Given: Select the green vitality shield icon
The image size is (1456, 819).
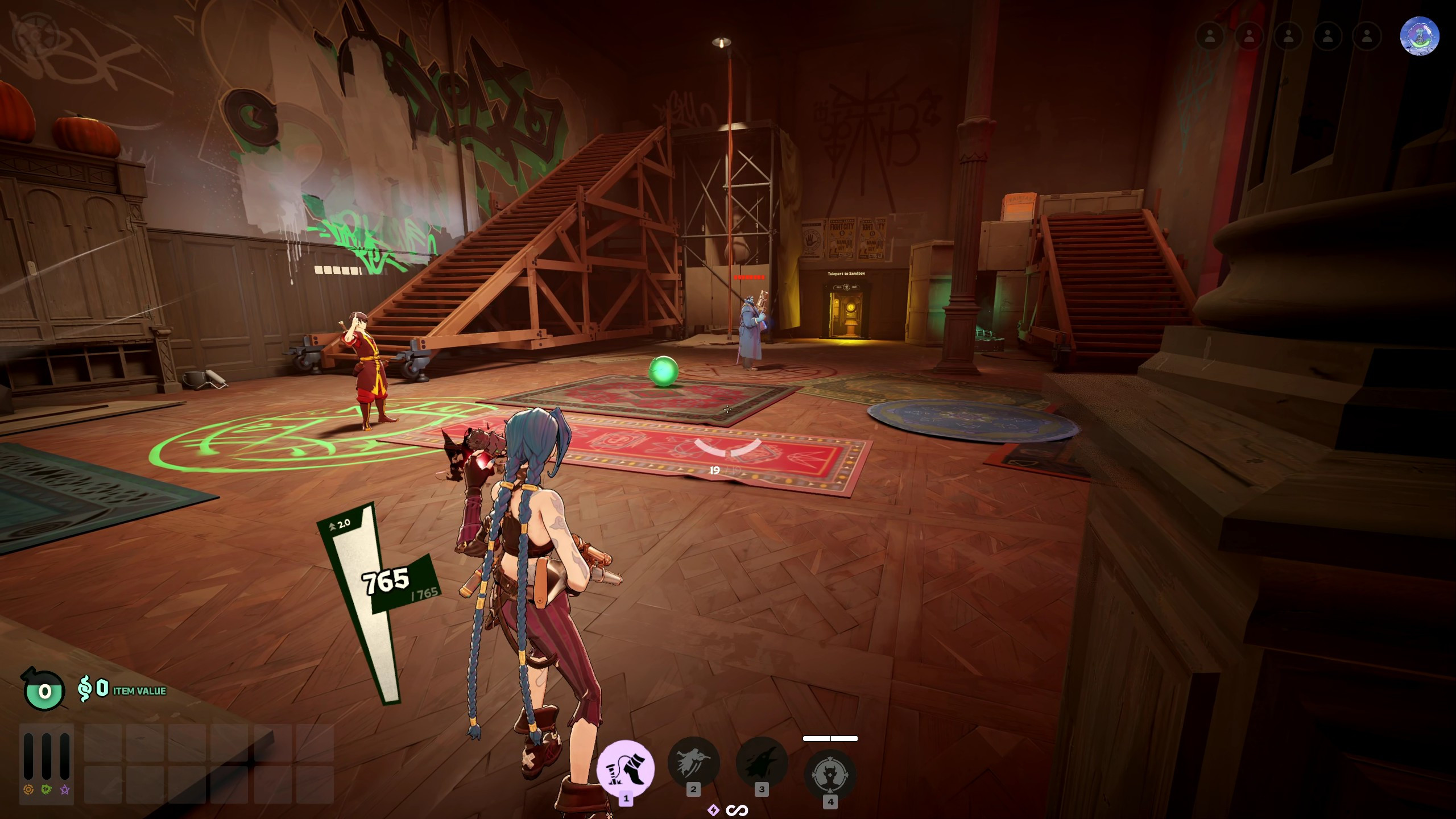Looking at the screenshot, I should pyautogui.click(x=46, y=789).
